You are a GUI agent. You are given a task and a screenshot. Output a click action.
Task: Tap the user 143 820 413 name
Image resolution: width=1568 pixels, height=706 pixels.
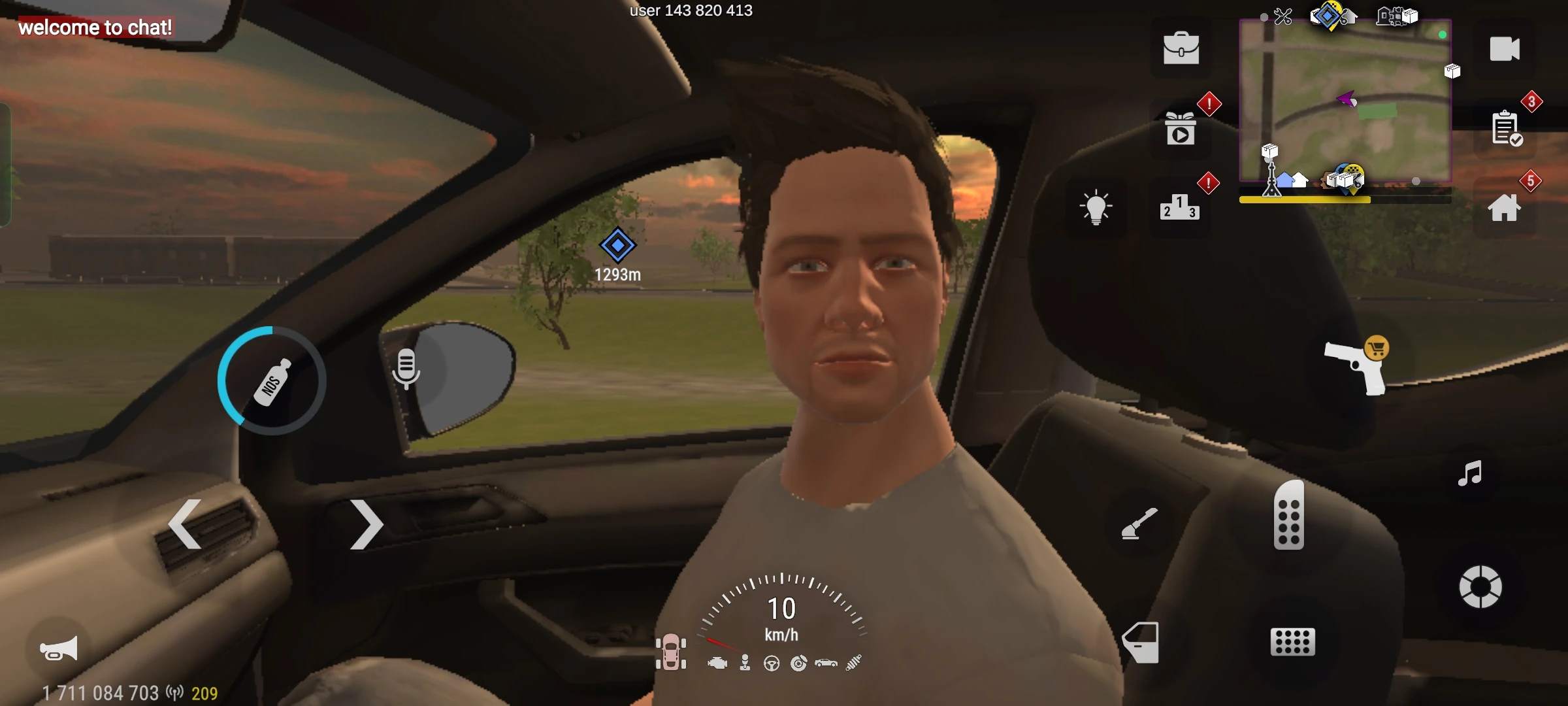[x=691, y=10]
